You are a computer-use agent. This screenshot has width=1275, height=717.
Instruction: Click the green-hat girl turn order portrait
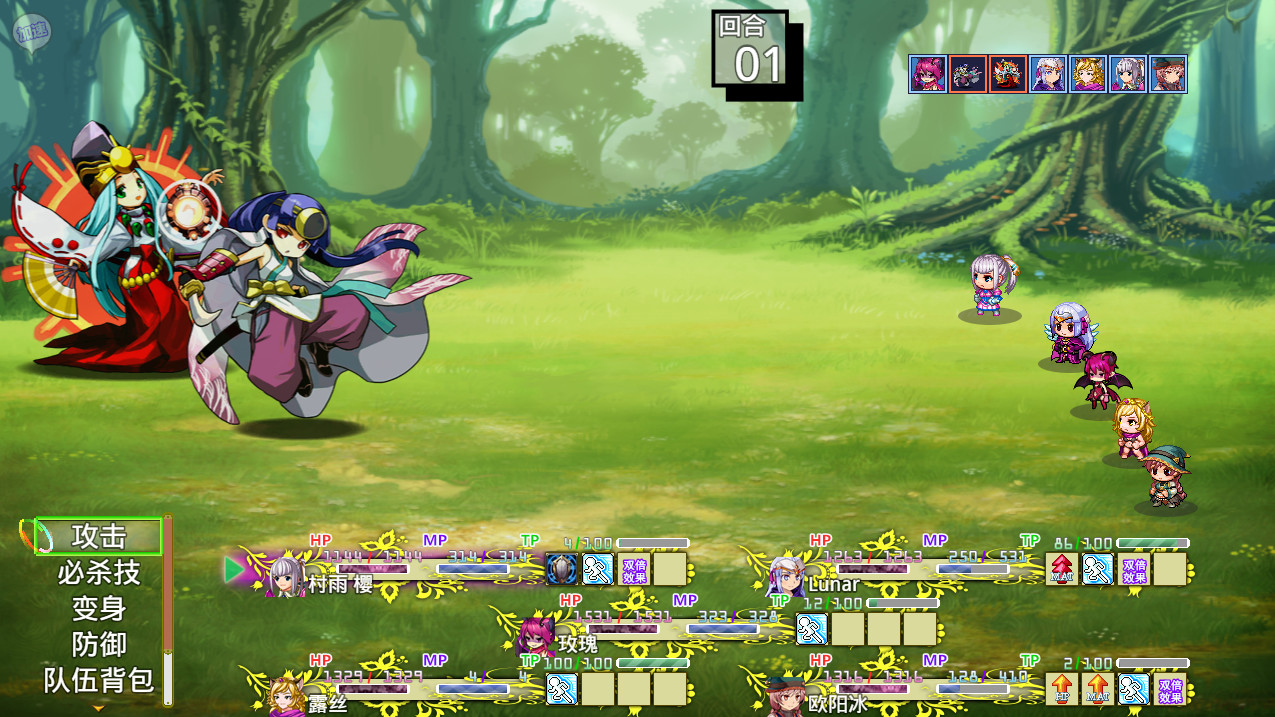point(1168,74)
